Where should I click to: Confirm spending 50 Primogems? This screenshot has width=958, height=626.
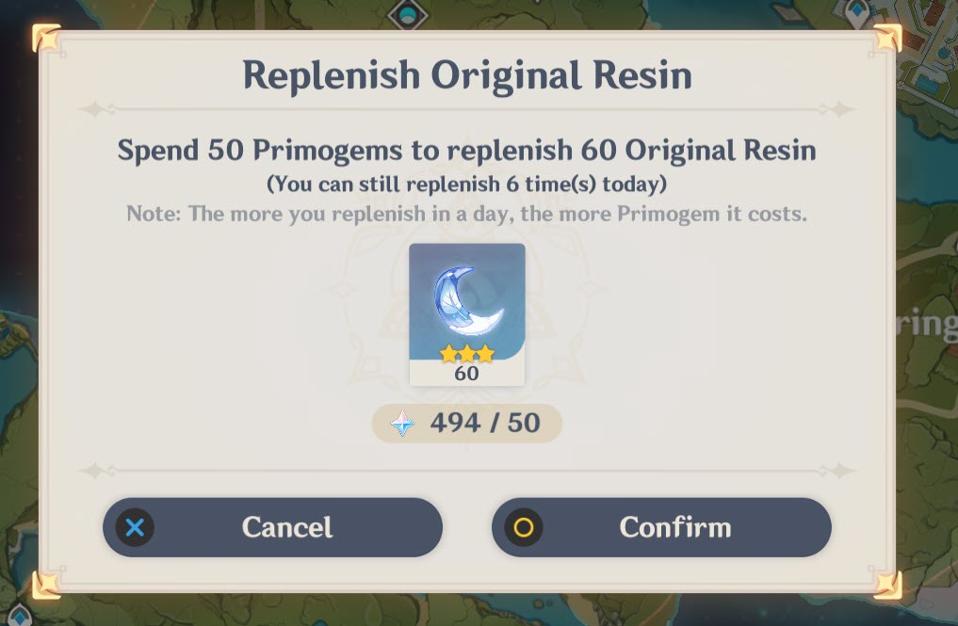click(661, 527)
